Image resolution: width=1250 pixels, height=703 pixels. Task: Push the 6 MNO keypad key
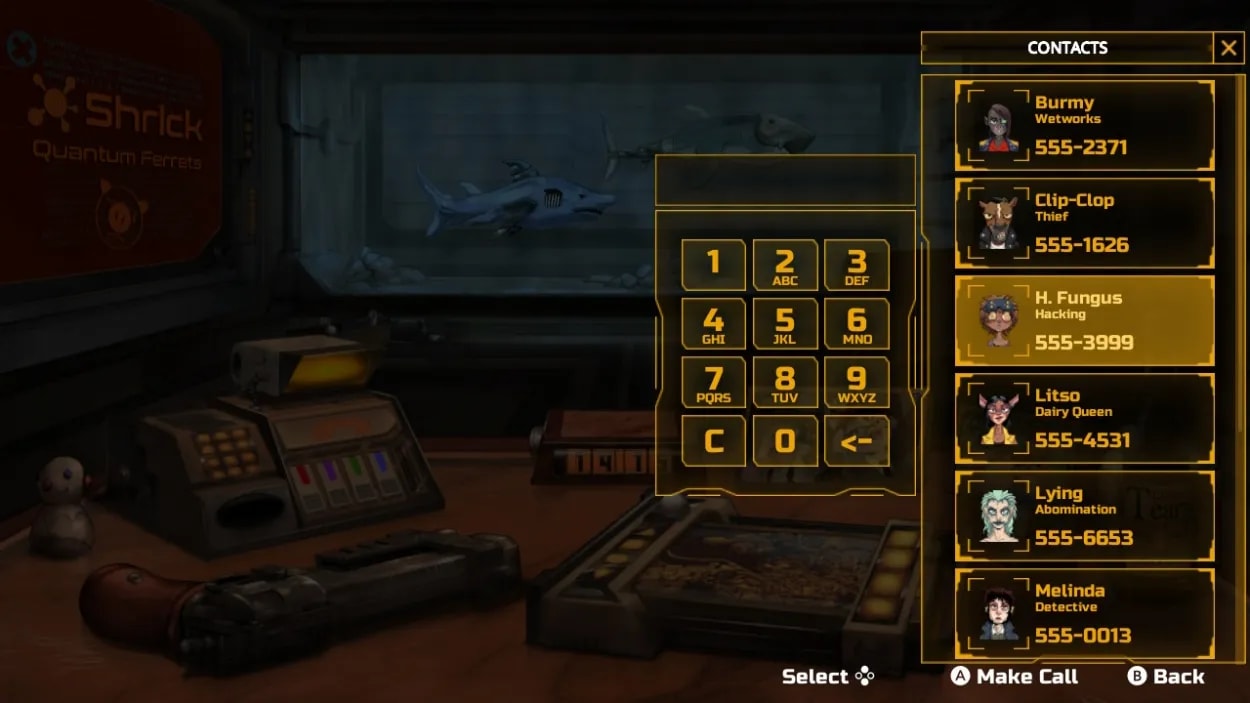click(x=857, y=324)
